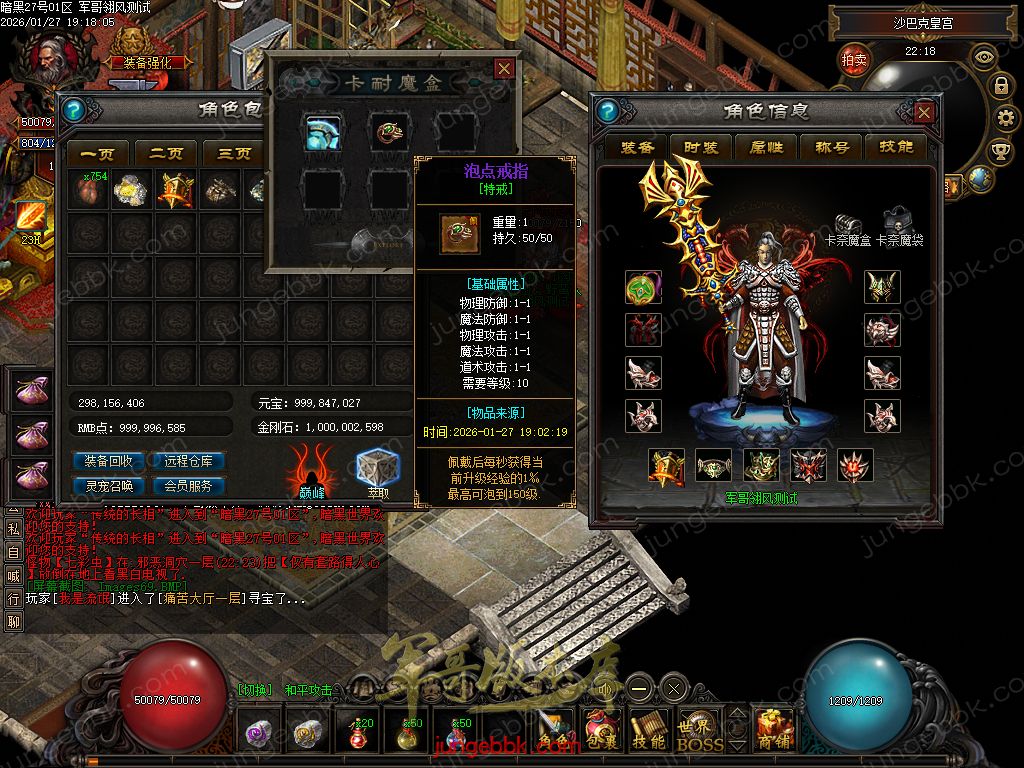Click the 萃取 cube icon
Screen dimensions: 1024x768
click(x=378, y=470)
